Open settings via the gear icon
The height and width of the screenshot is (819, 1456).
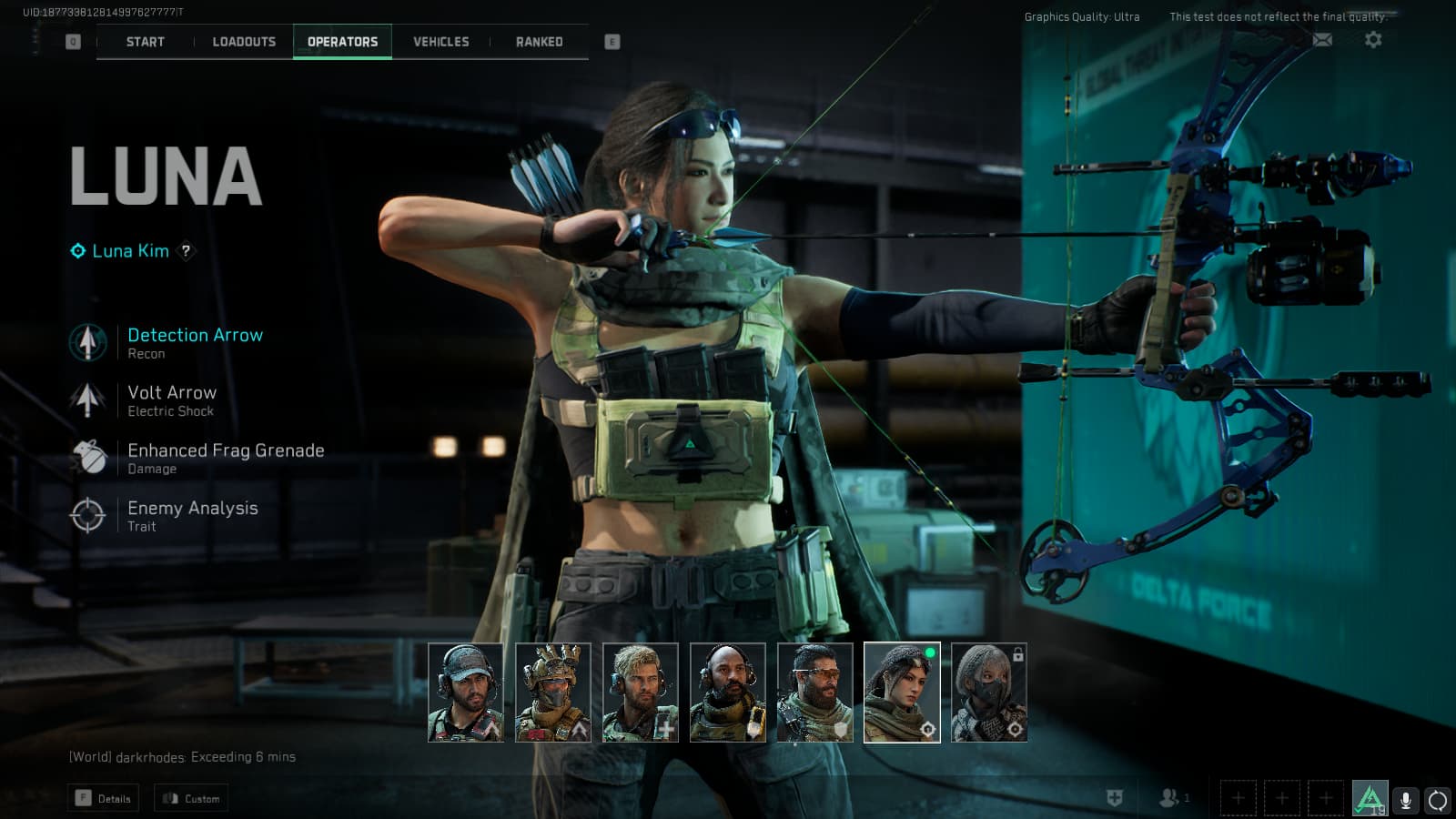(x=1373, y=39)
